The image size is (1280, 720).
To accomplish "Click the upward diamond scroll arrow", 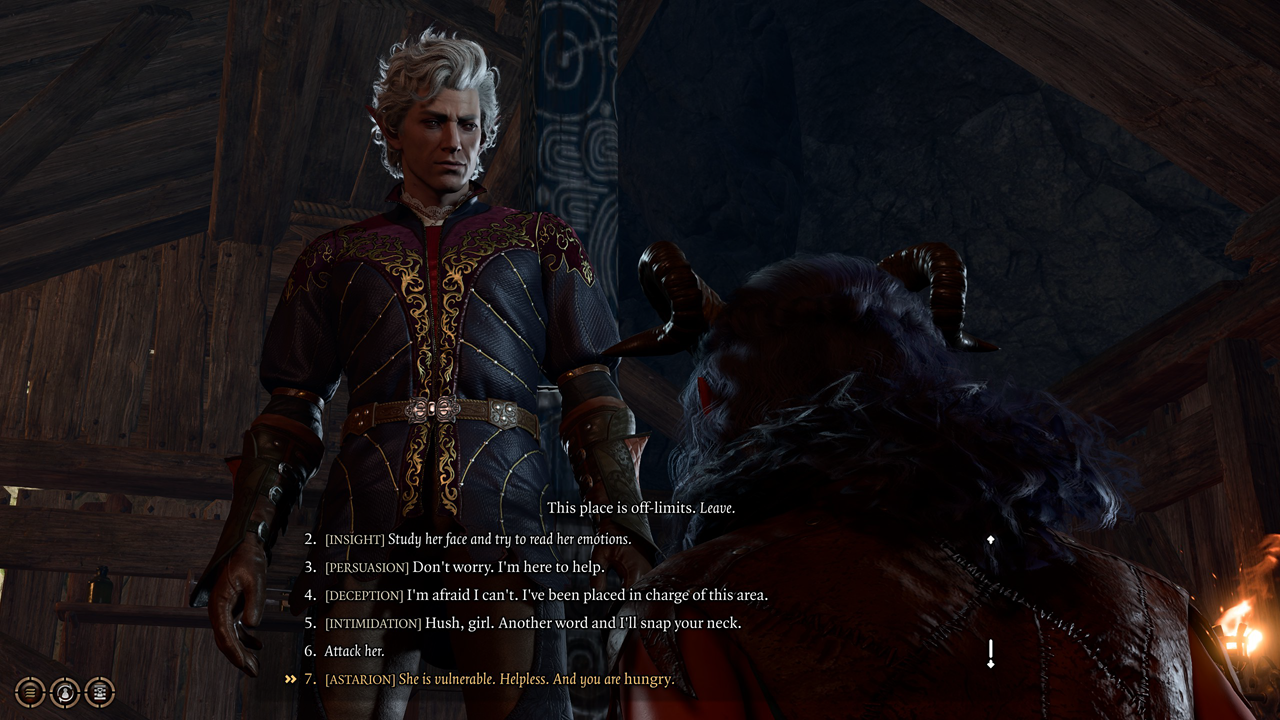I will coord(991,538).
